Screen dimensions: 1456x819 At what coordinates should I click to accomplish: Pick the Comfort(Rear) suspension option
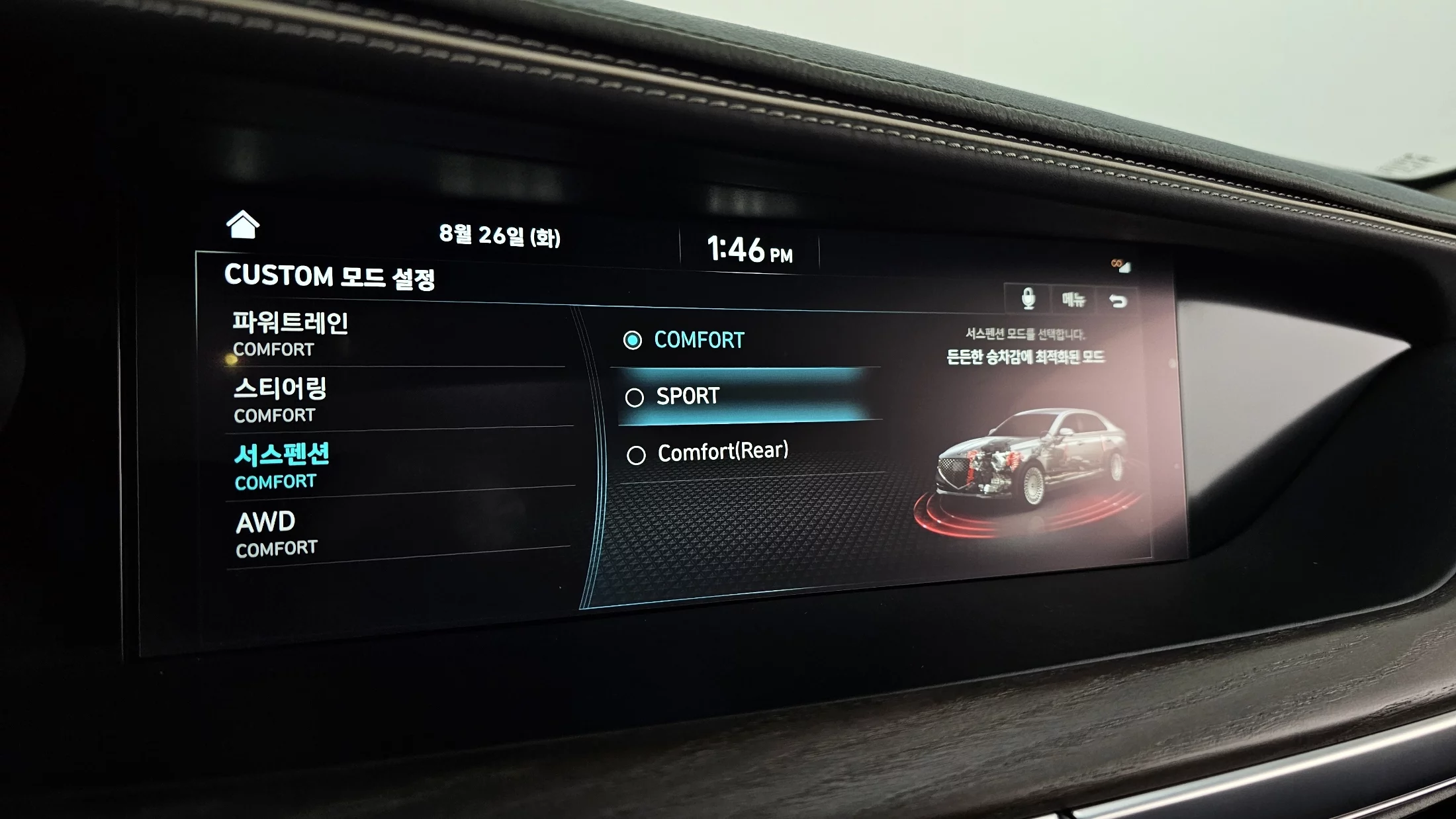tap(722, 453)
